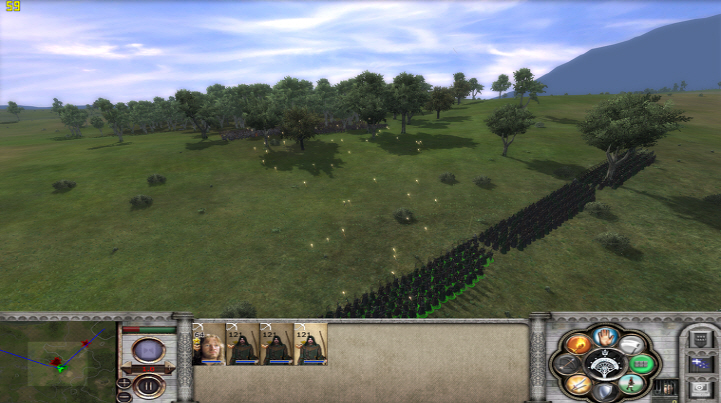
Task: Click the central white tree faction emblem
Action: point(604,363)
